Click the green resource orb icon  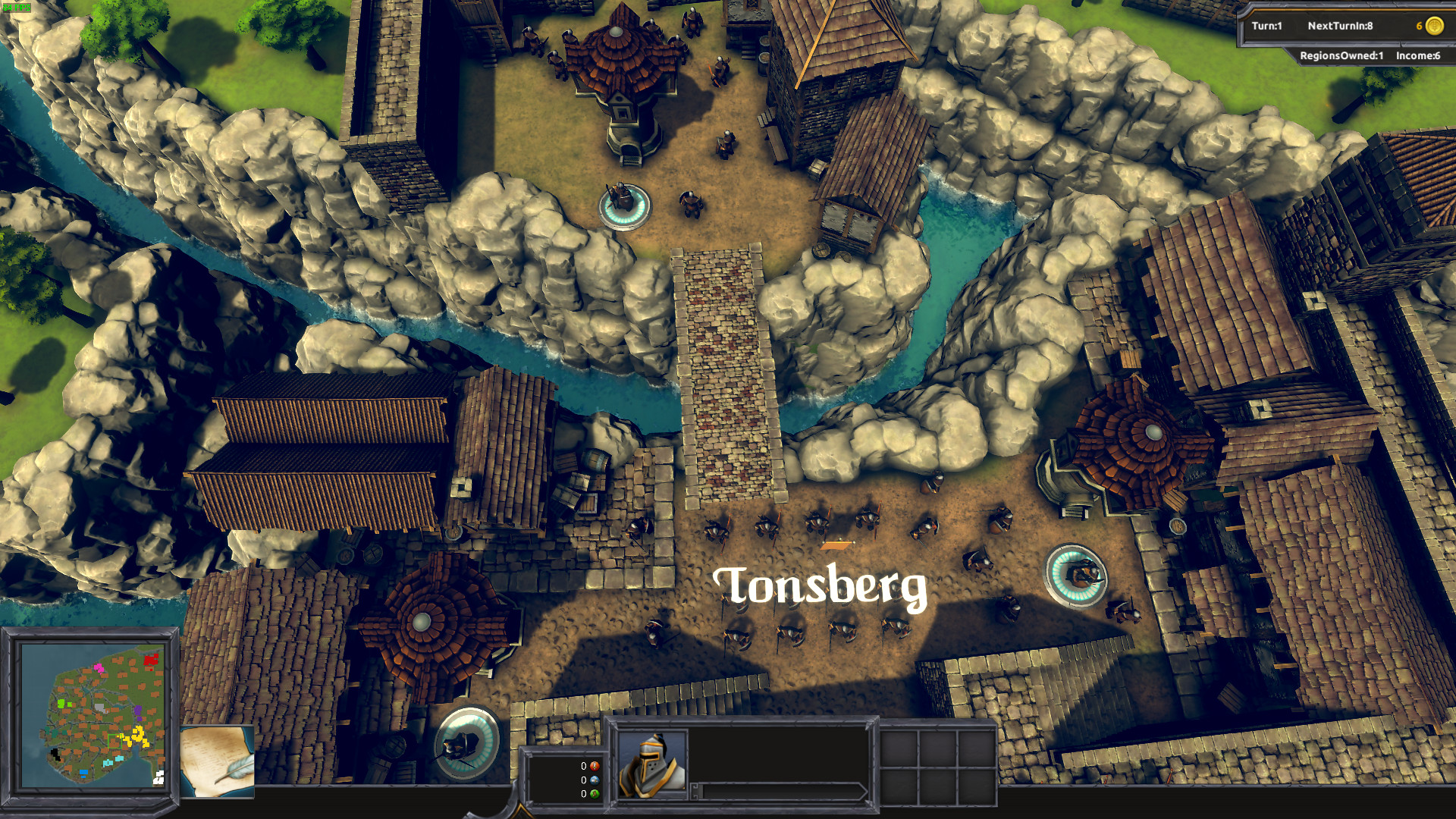click(595, 795)
